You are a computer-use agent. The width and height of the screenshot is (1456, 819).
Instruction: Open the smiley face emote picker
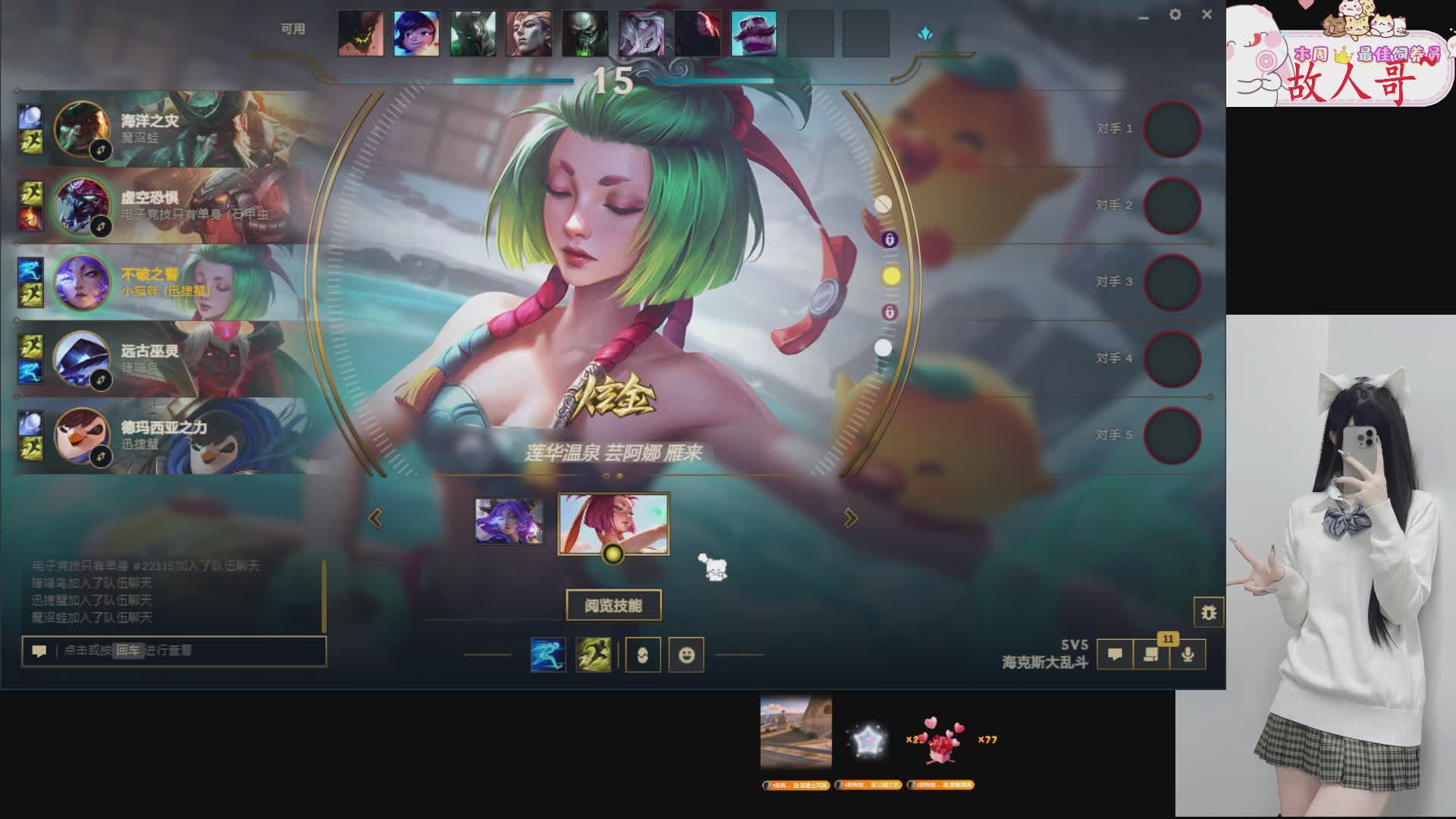(x=686, y=654)
